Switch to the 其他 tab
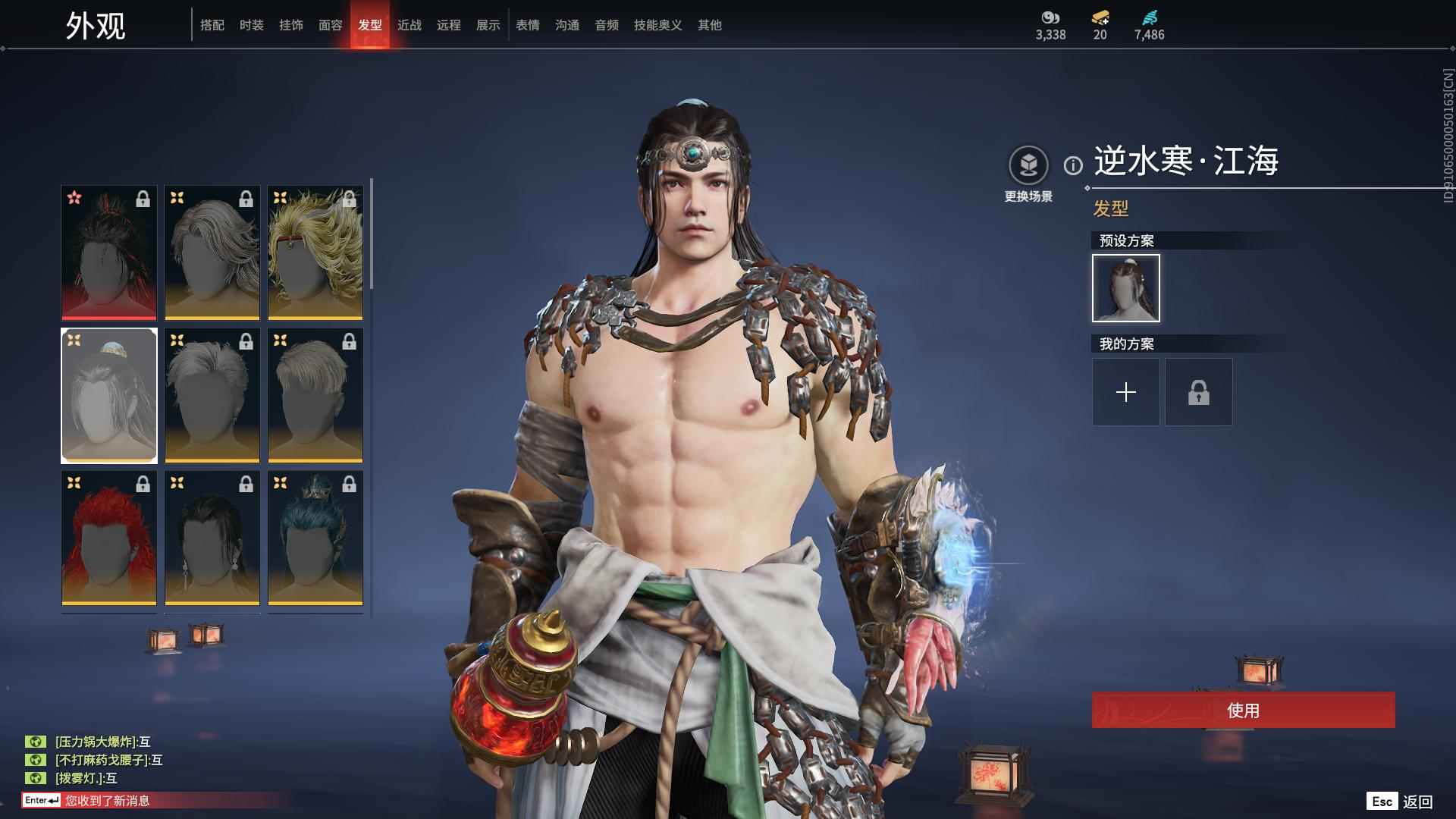This screenshot has width=1456, height=819. pyautogui.click(x=709, y=25)
